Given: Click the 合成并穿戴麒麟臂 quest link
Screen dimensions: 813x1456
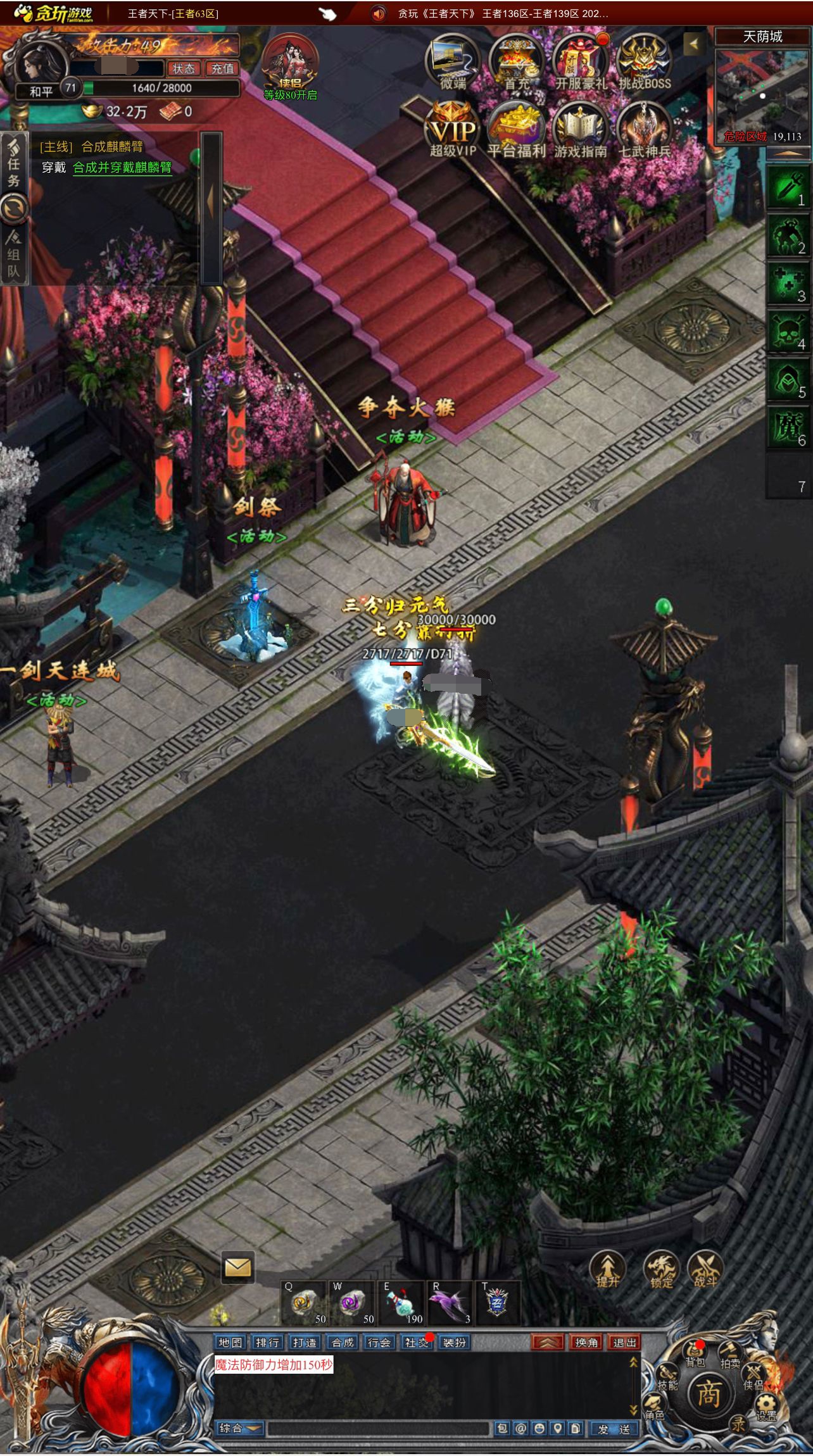Looking at the screenshot, I should 122,168.
